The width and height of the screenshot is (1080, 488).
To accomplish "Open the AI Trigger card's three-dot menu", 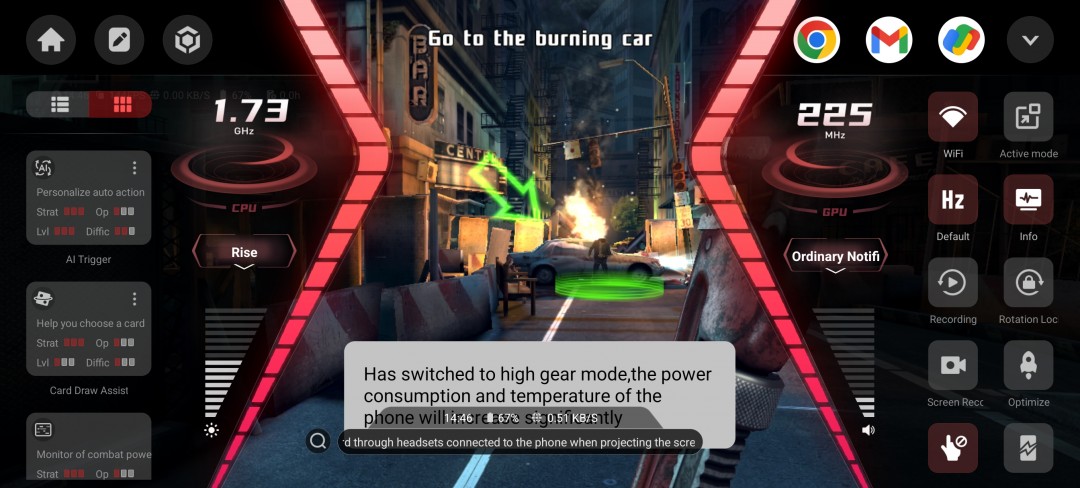I will (x=135, y=168).
